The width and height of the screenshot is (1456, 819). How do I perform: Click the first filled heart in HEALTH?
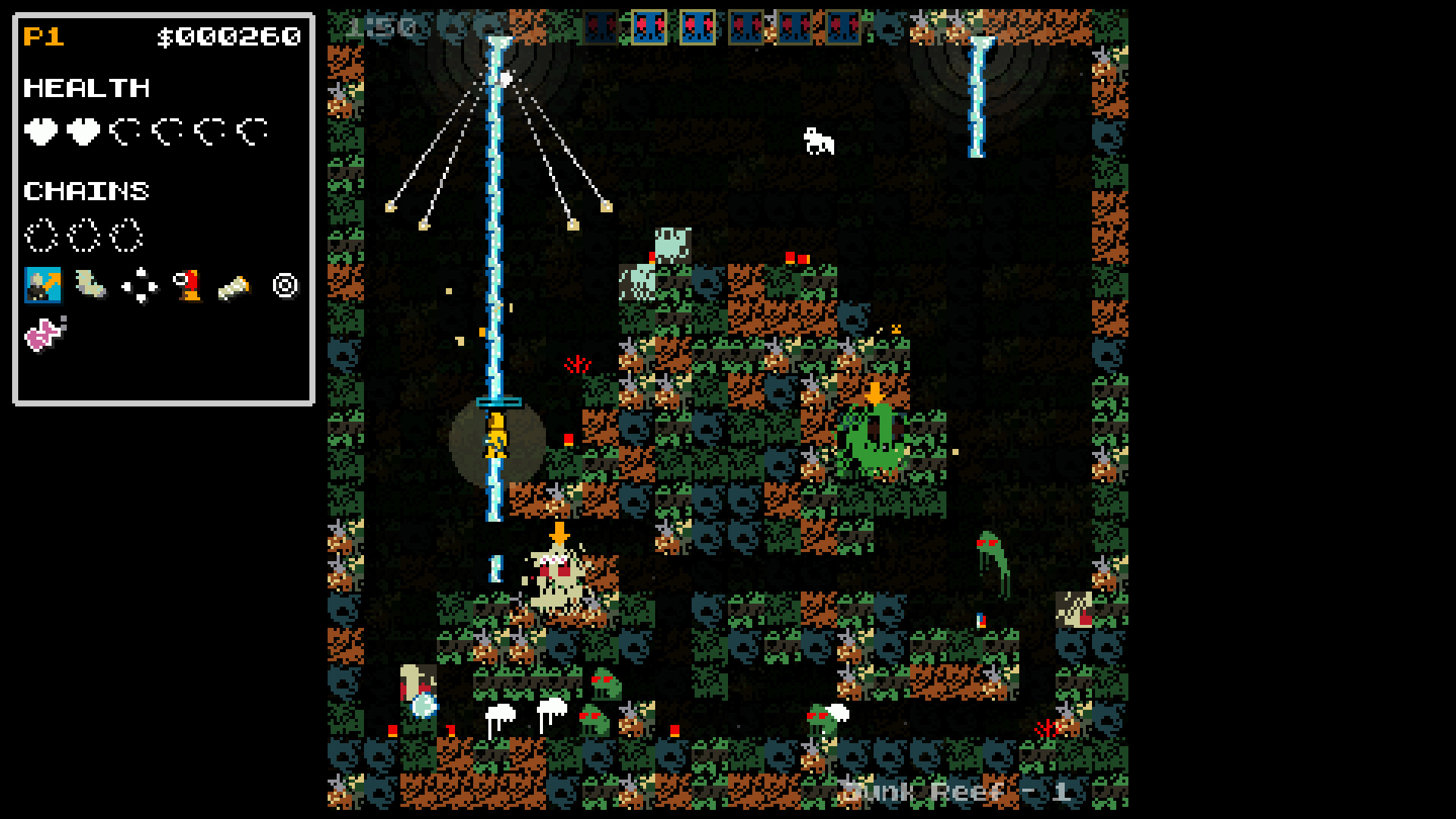point(39,130)
